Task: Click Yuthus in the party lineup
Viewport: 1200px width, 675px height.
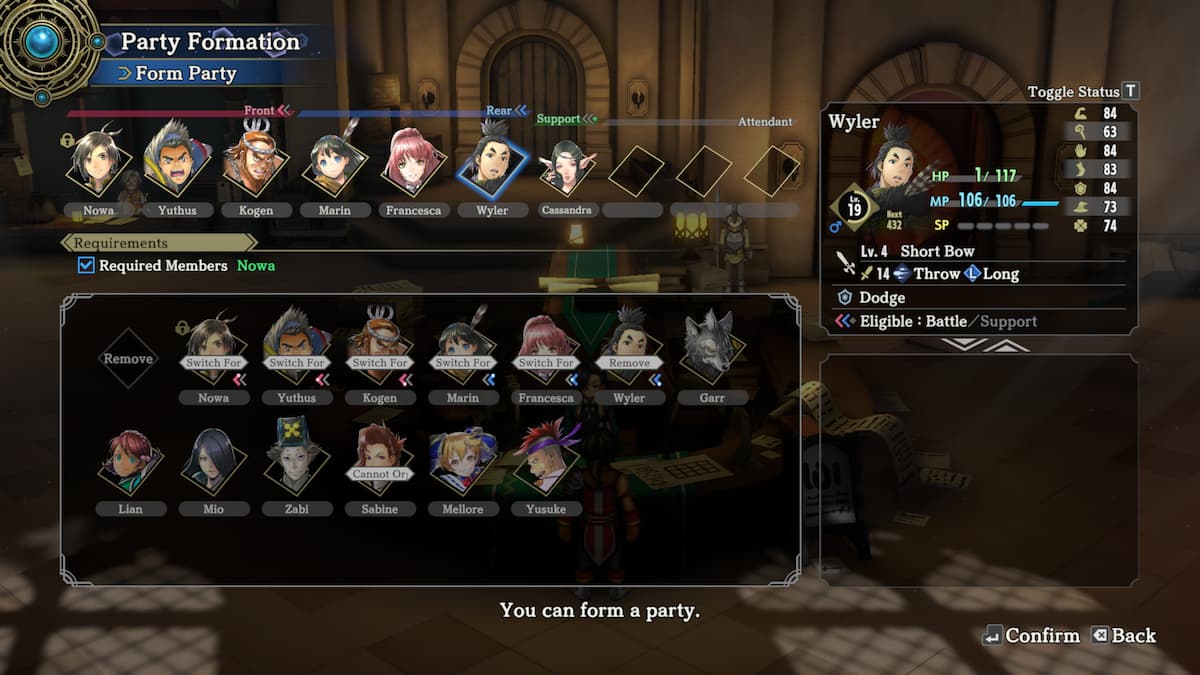Action: 177,166
